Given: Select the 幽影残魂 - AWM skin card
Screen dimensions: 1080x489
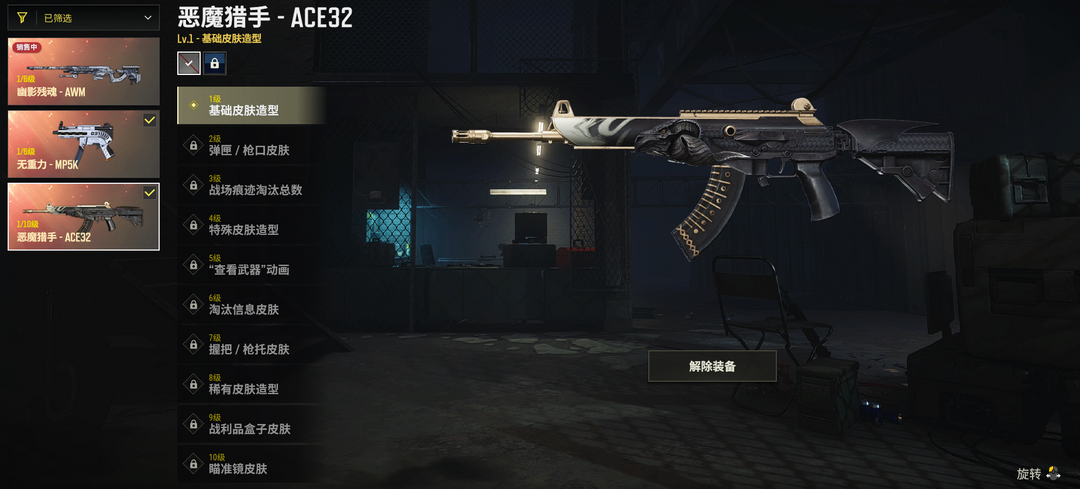Looking at the screenshot, I should click(84, 71).
